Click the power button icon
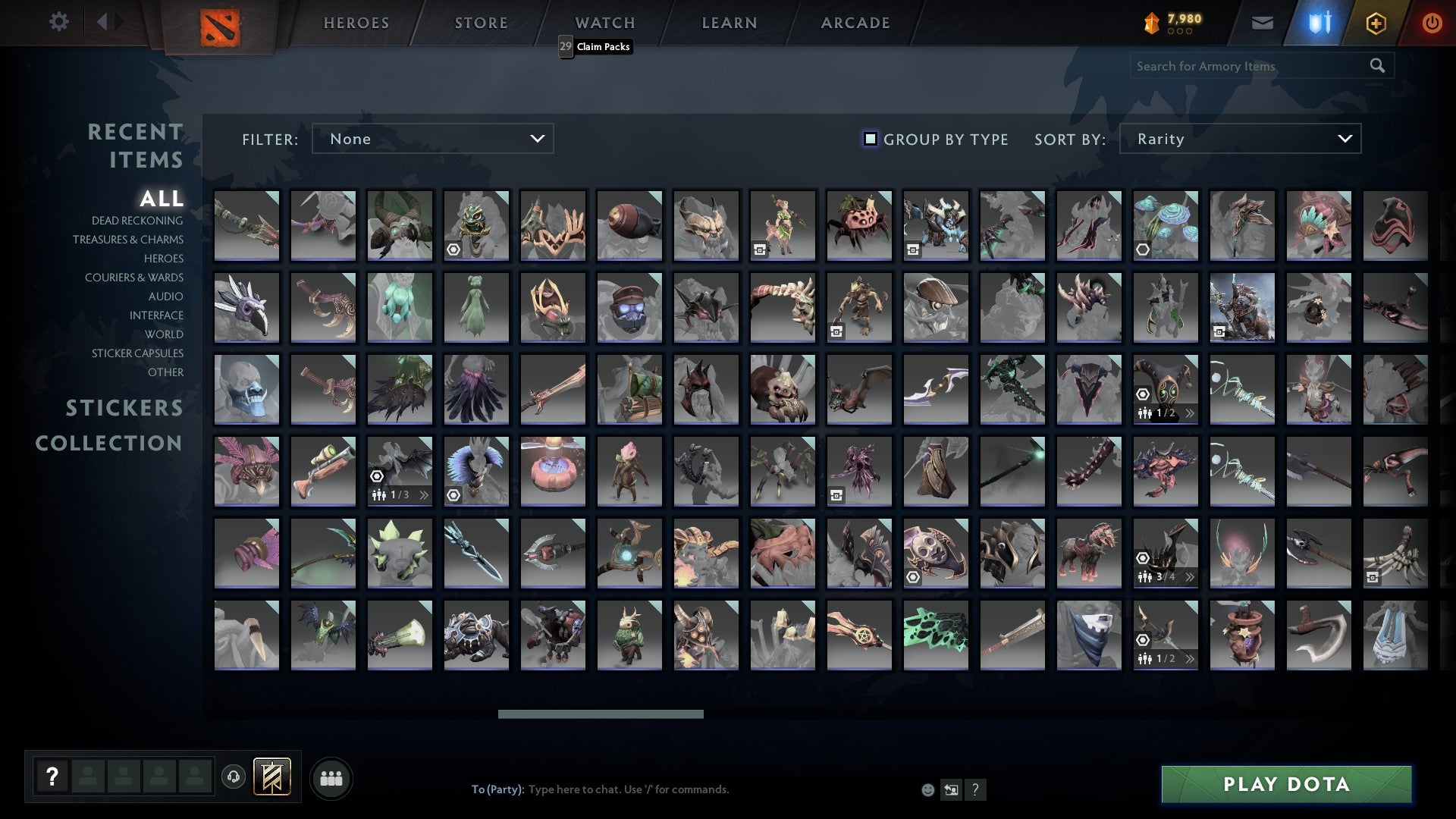 [1432, 23]
